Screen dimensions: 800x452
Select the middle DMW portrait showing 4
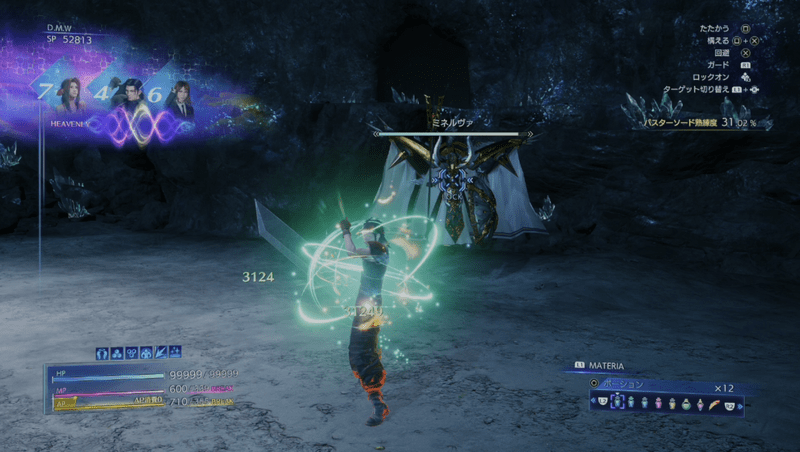(128, 97)
